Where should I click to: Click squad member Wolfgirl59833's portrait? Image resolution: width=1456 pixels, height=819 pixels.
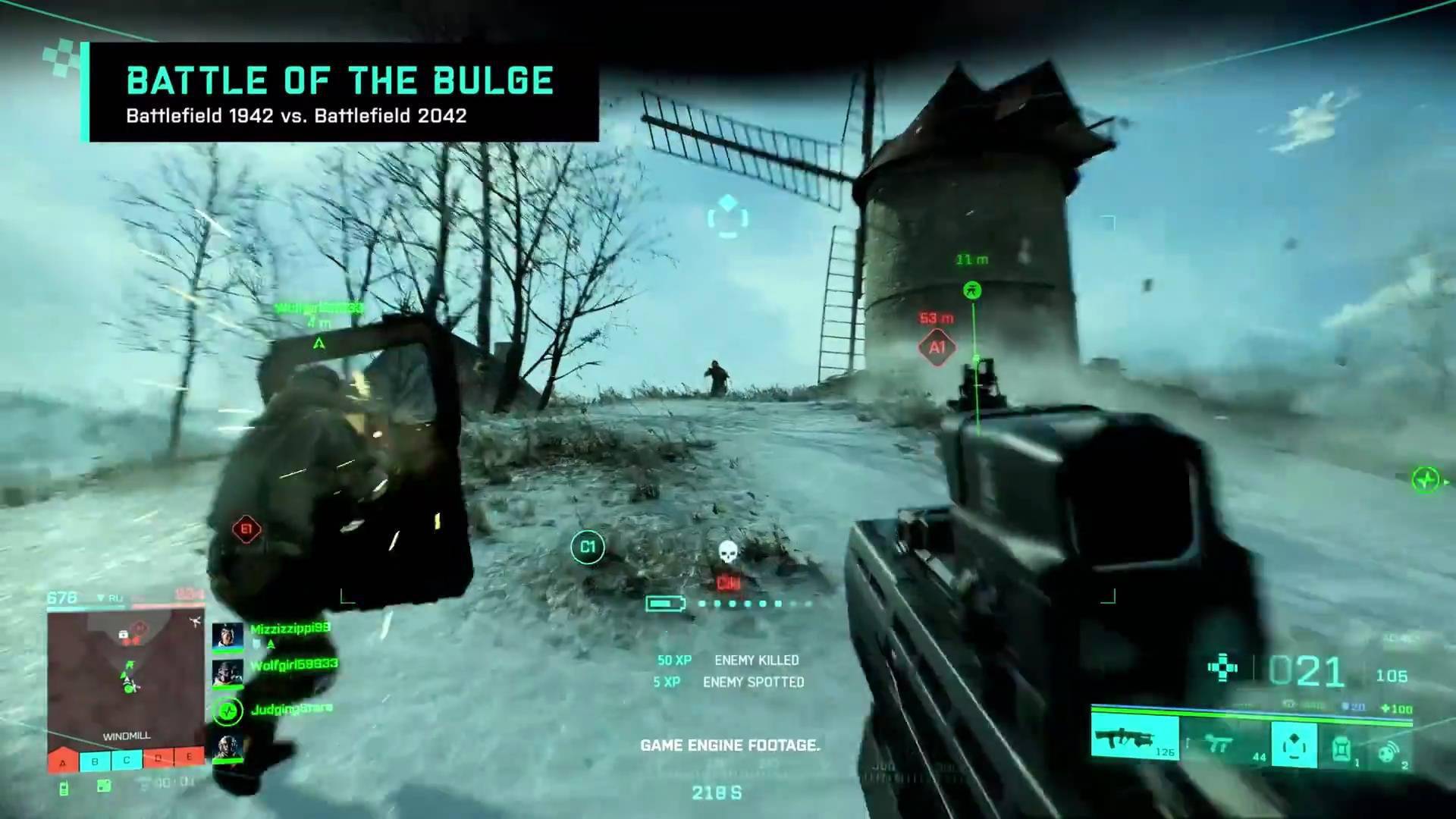point(227,673)
